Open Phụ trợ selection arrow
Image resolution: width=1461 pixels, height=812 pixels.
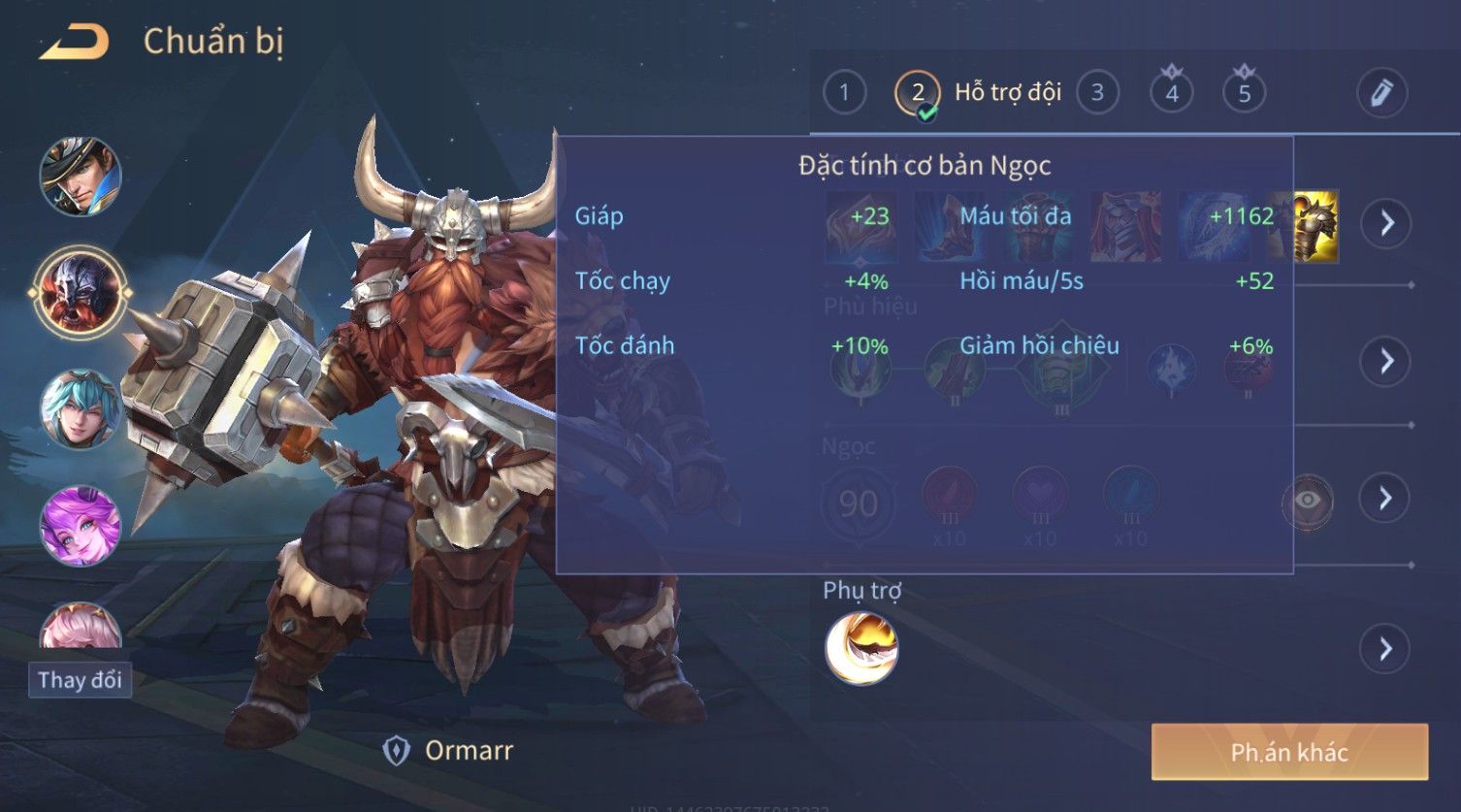pyautogui.click(x=1386, y=648)
